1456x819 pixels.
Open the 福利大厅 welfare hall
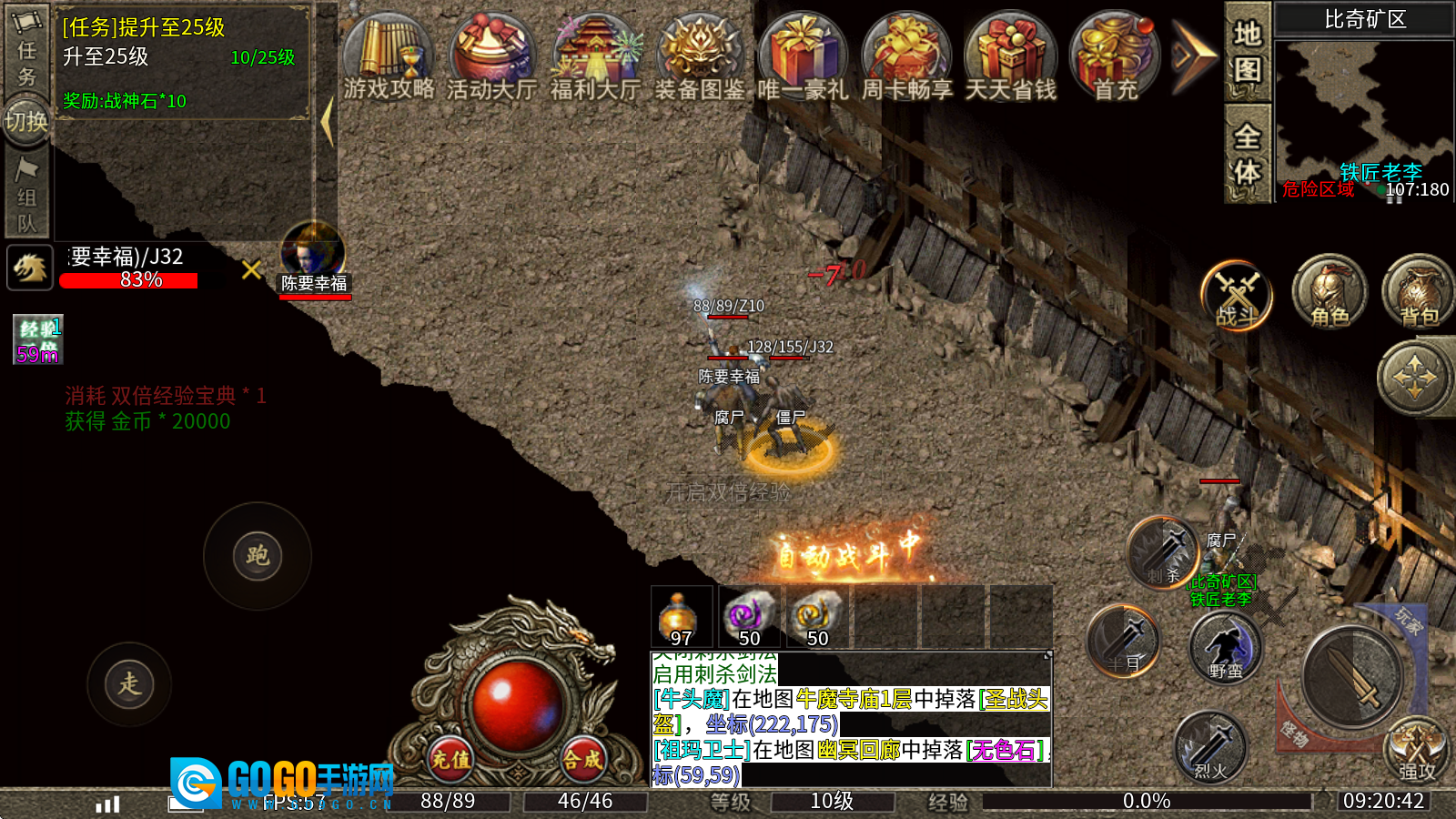595,56
